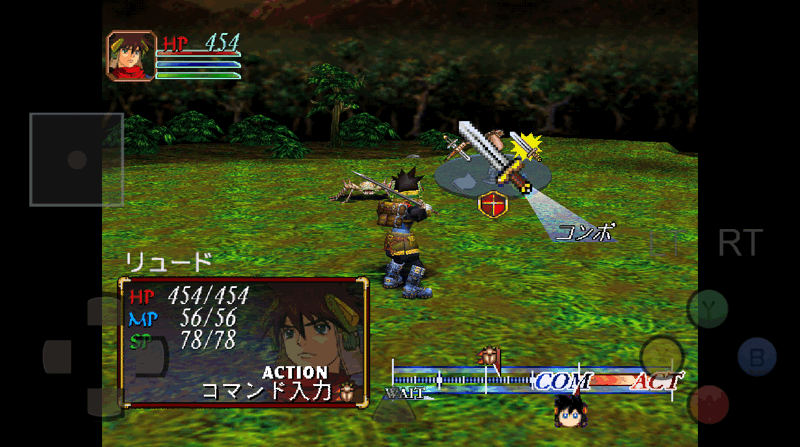This screenshot has height=447, width=800.
Task: Click Ryudo's face marker on the turn gauge
Action: [x=569, y=410]
